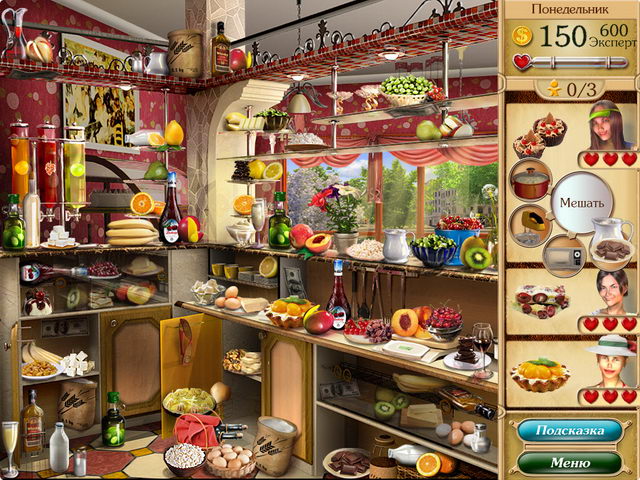
Task: Select the microwave oven icon
Action: click(x=563, y=256)
